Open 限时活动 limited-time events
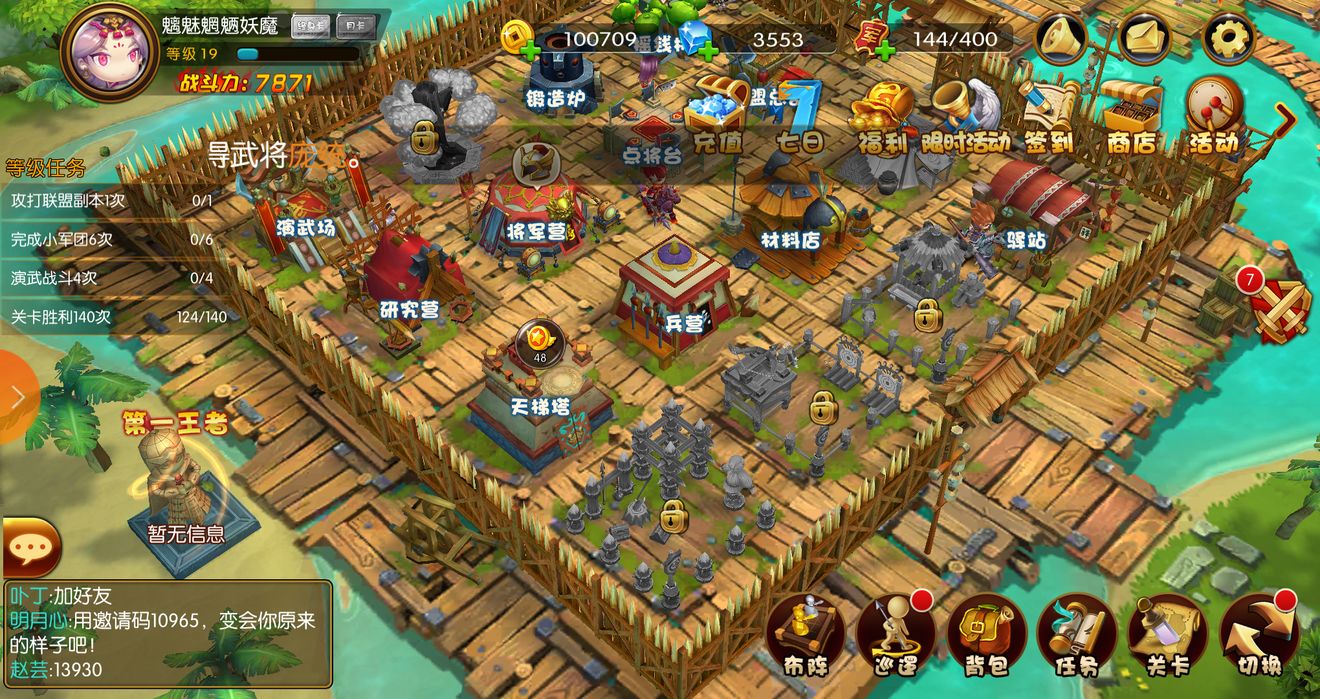1320x699 pixels. pyautogui.click(x=965, y=115)
